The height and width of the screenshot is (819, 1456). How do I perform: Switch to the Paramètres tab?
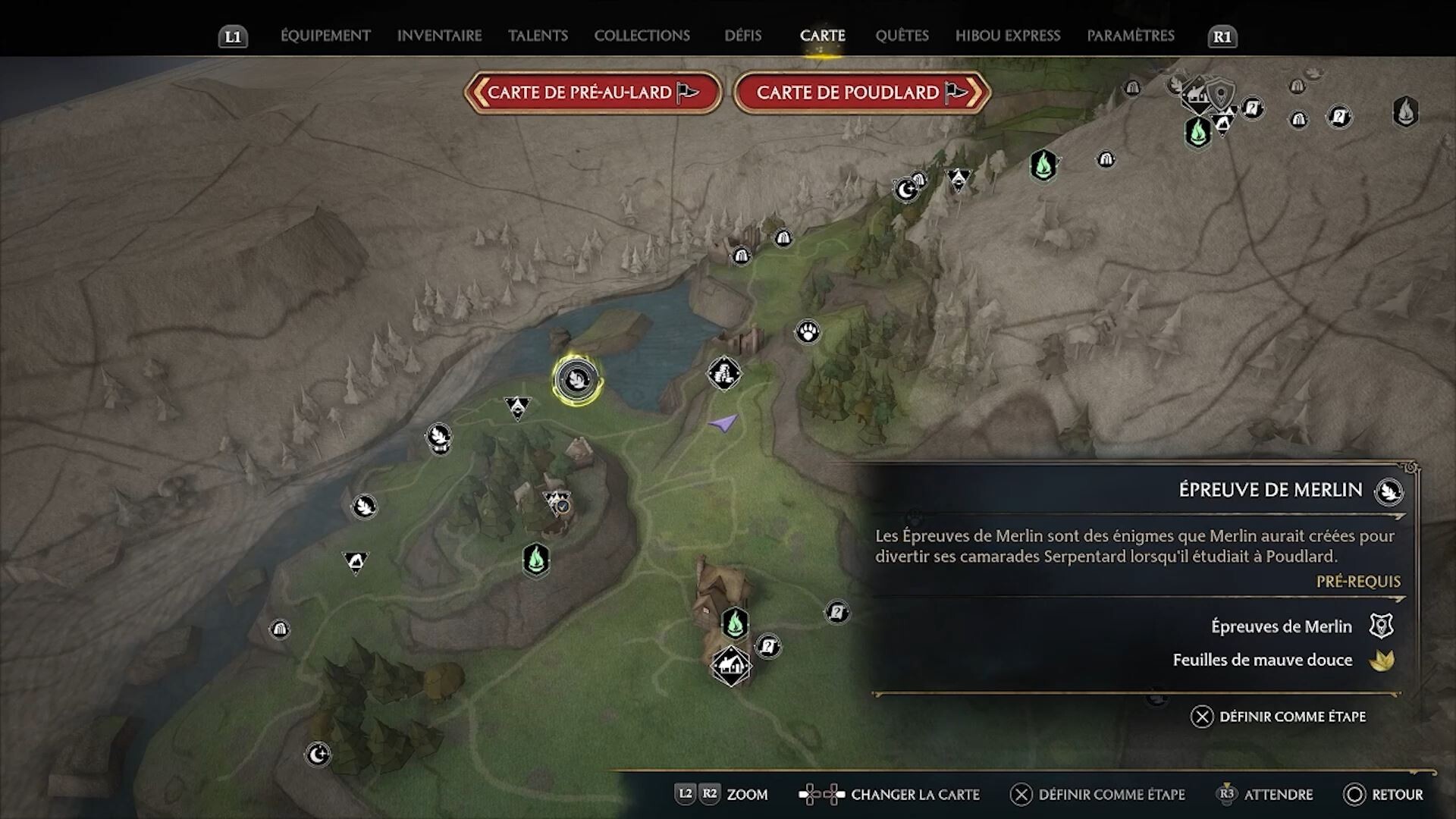click(x=1130, y=36)
